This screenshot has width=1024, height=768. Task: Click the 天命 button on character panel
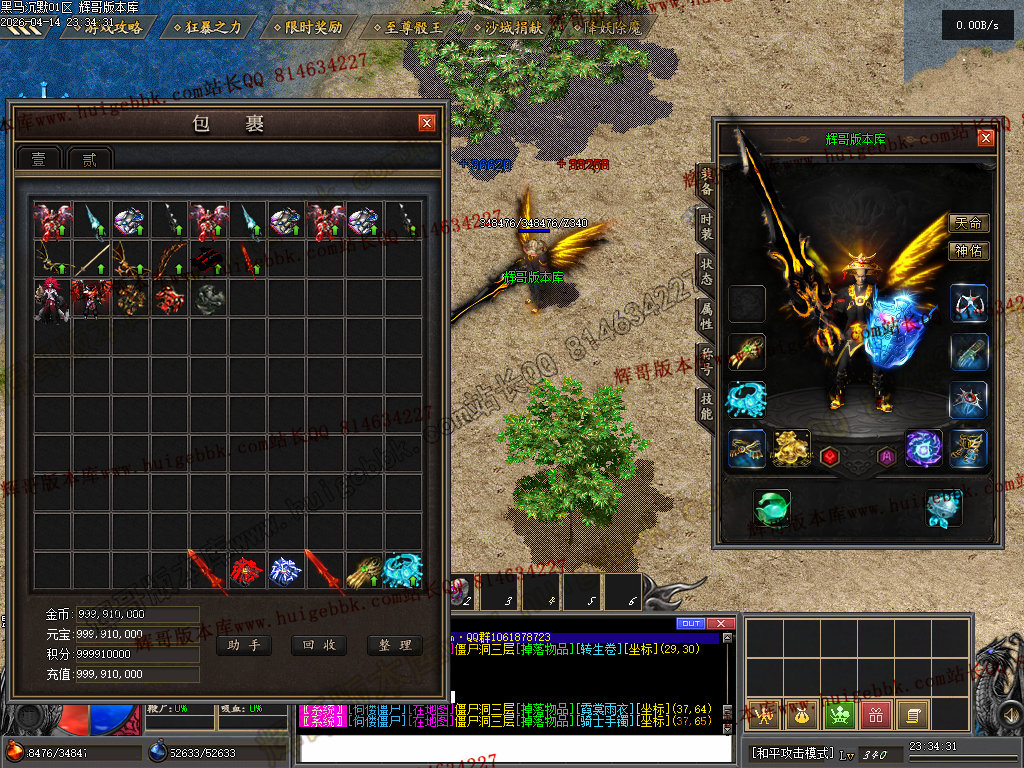click(968, 223)
